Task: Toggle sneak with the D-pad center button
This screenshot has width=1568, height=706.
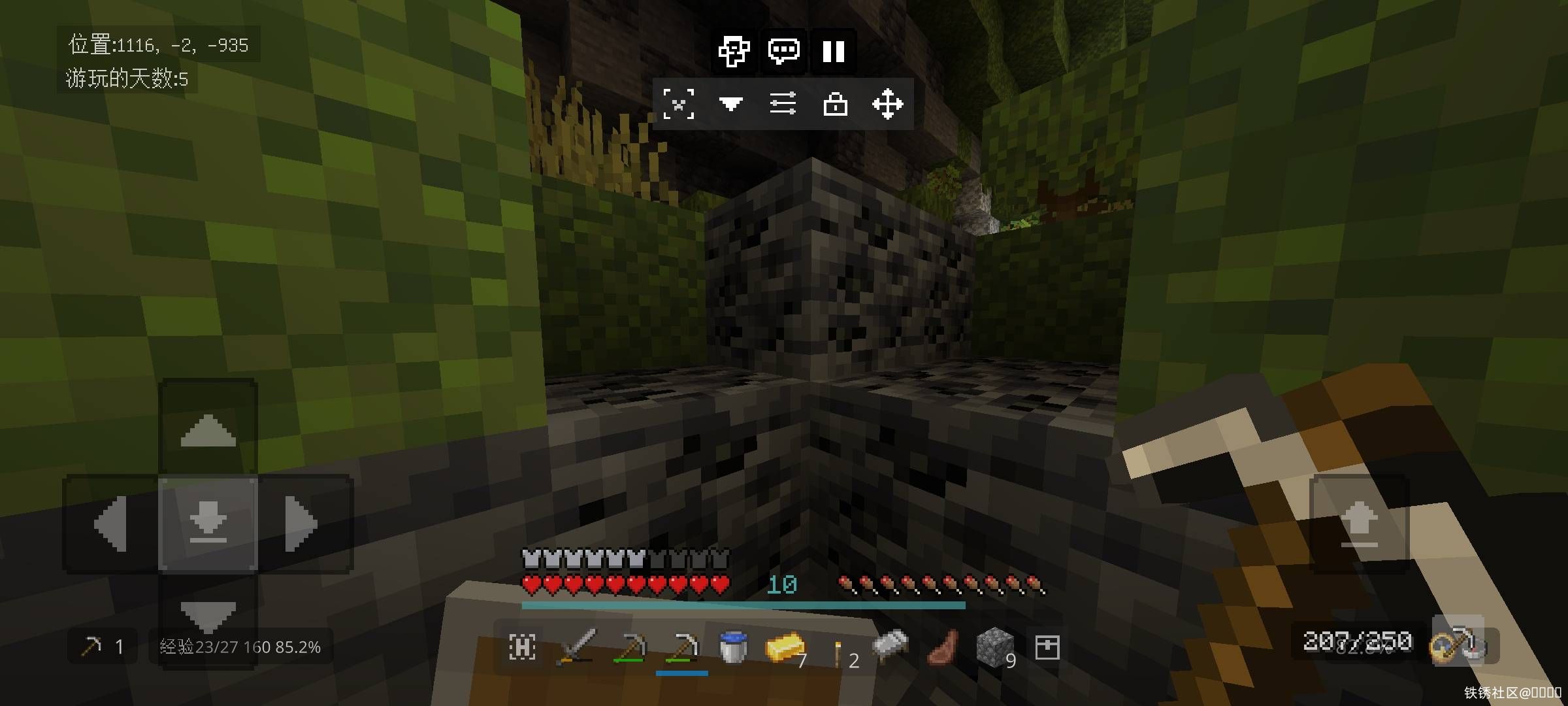Action: 208,524
